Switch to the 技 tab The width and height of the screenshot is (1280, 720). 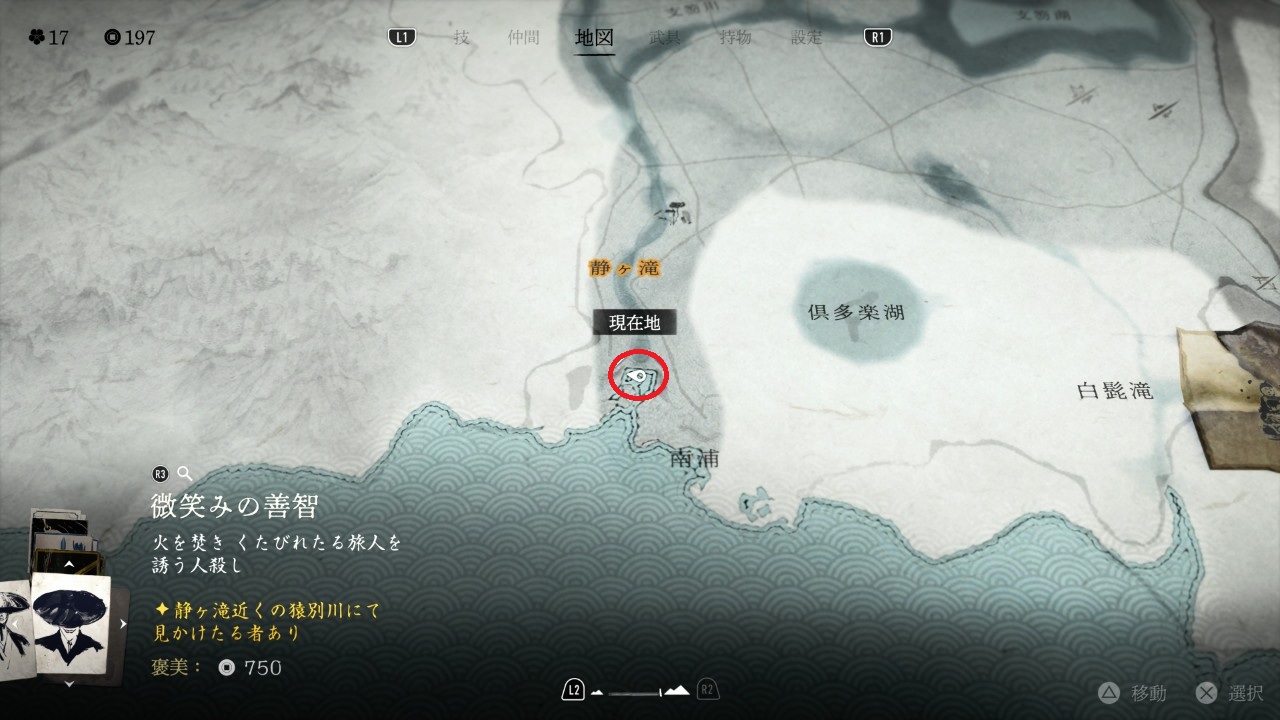click(x=461, y=38)
